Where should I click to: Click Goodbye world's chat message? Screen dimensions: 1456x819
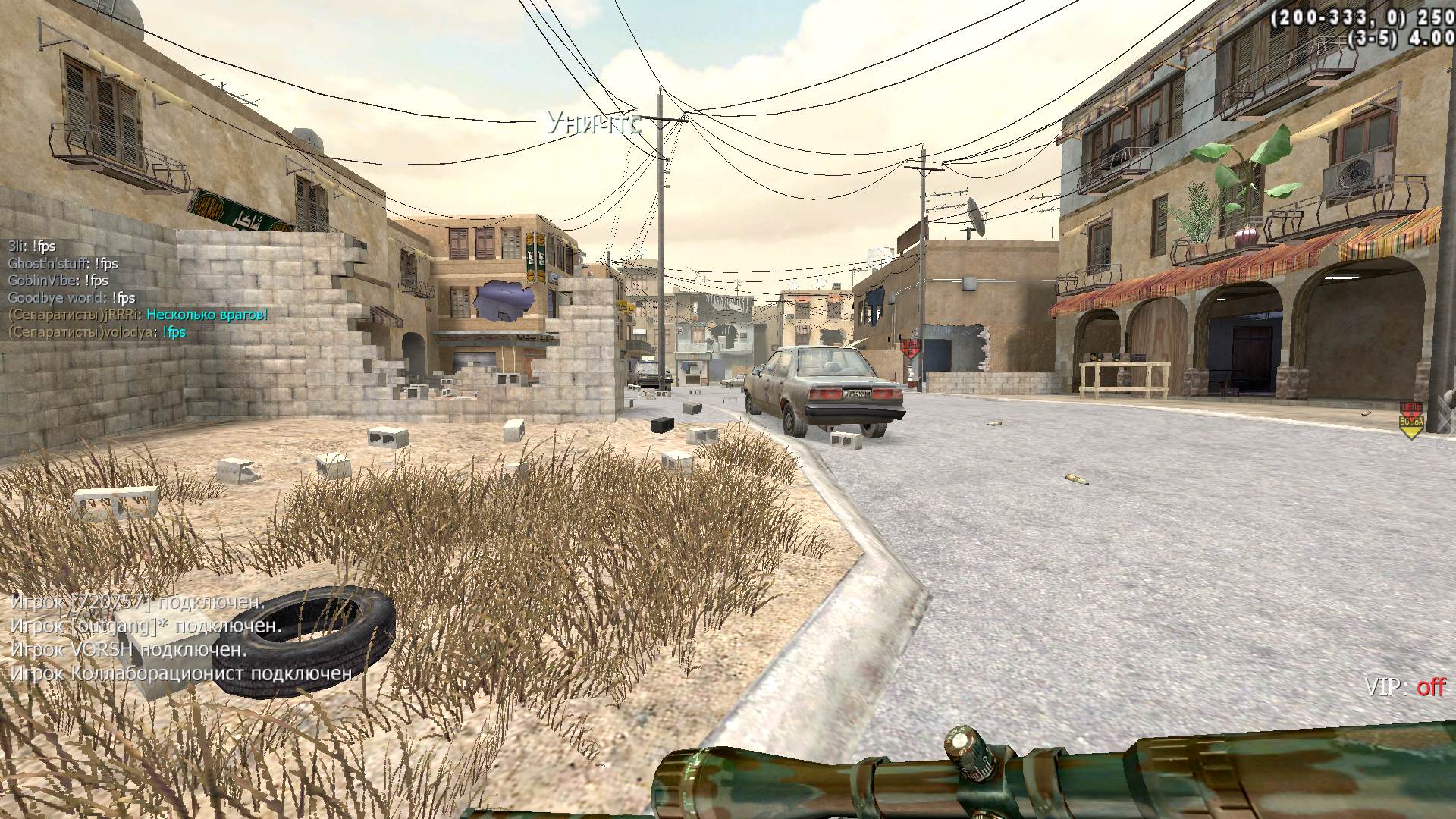pyautogui.click(x=72, y=298)
